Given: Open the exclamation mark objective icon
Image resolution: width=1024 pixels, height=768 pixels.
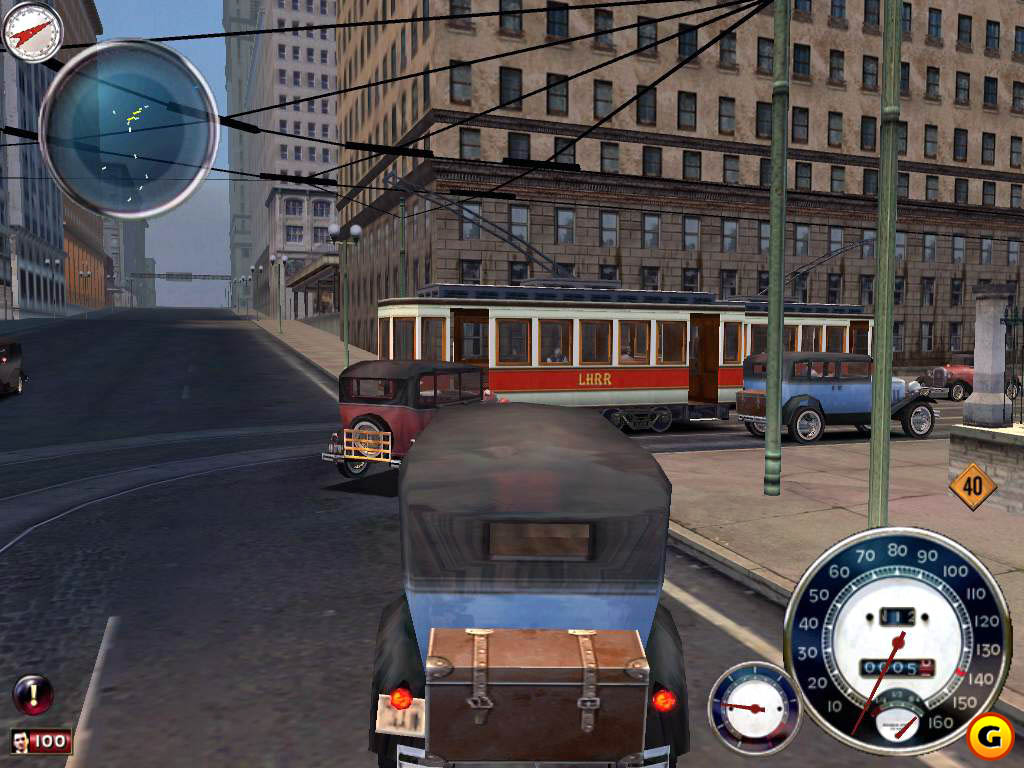Looking at the screenshot, I should (x=32, y=694).
